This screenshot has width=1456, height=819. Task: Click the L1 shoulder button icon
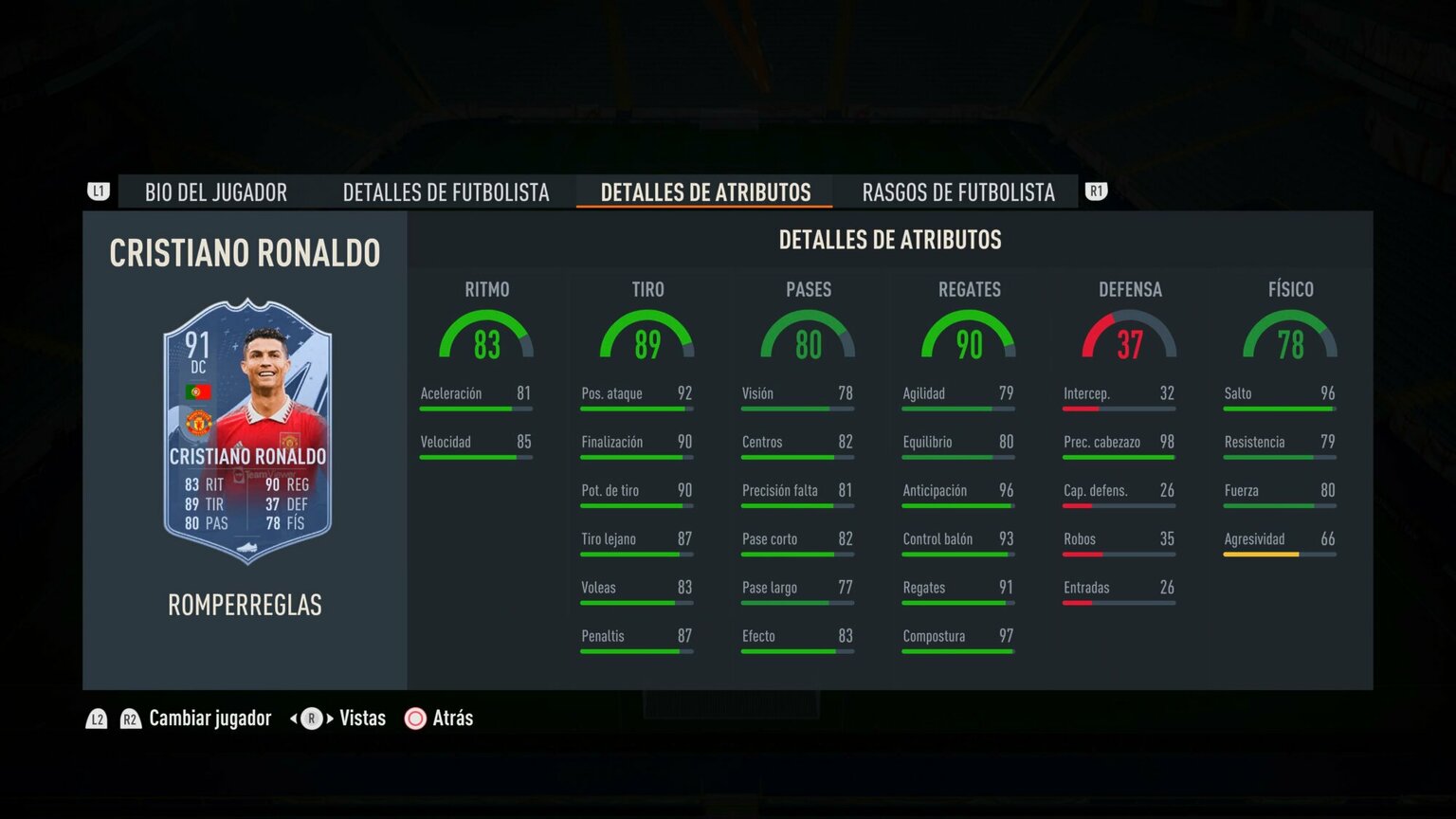[x=99, y=191]
